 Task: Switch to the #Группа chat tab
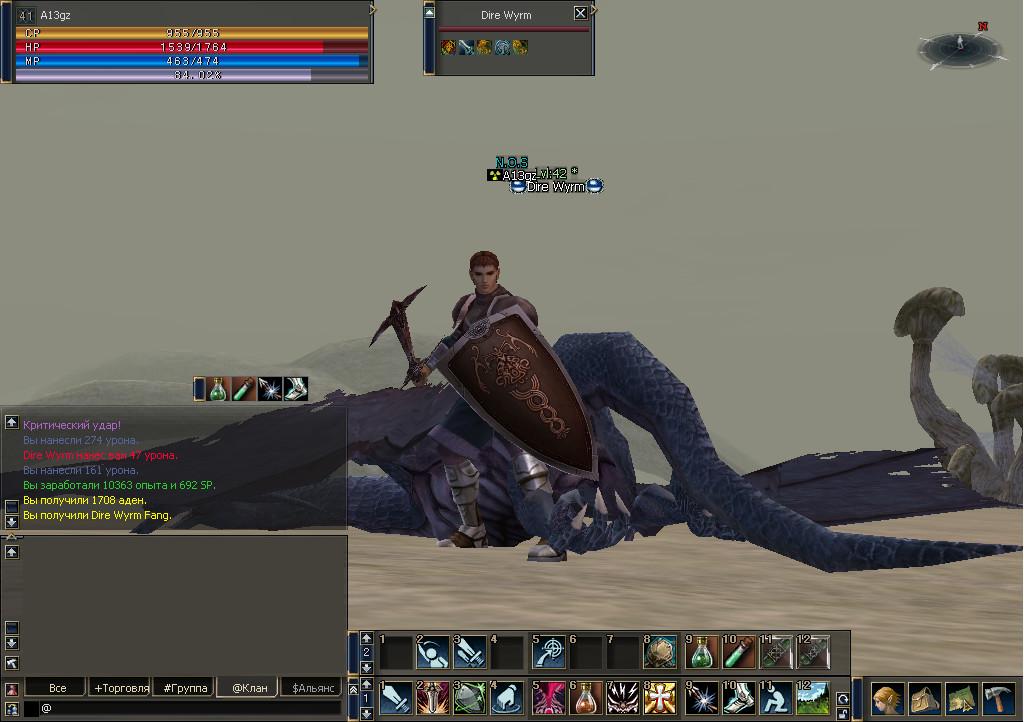point(185,688)
